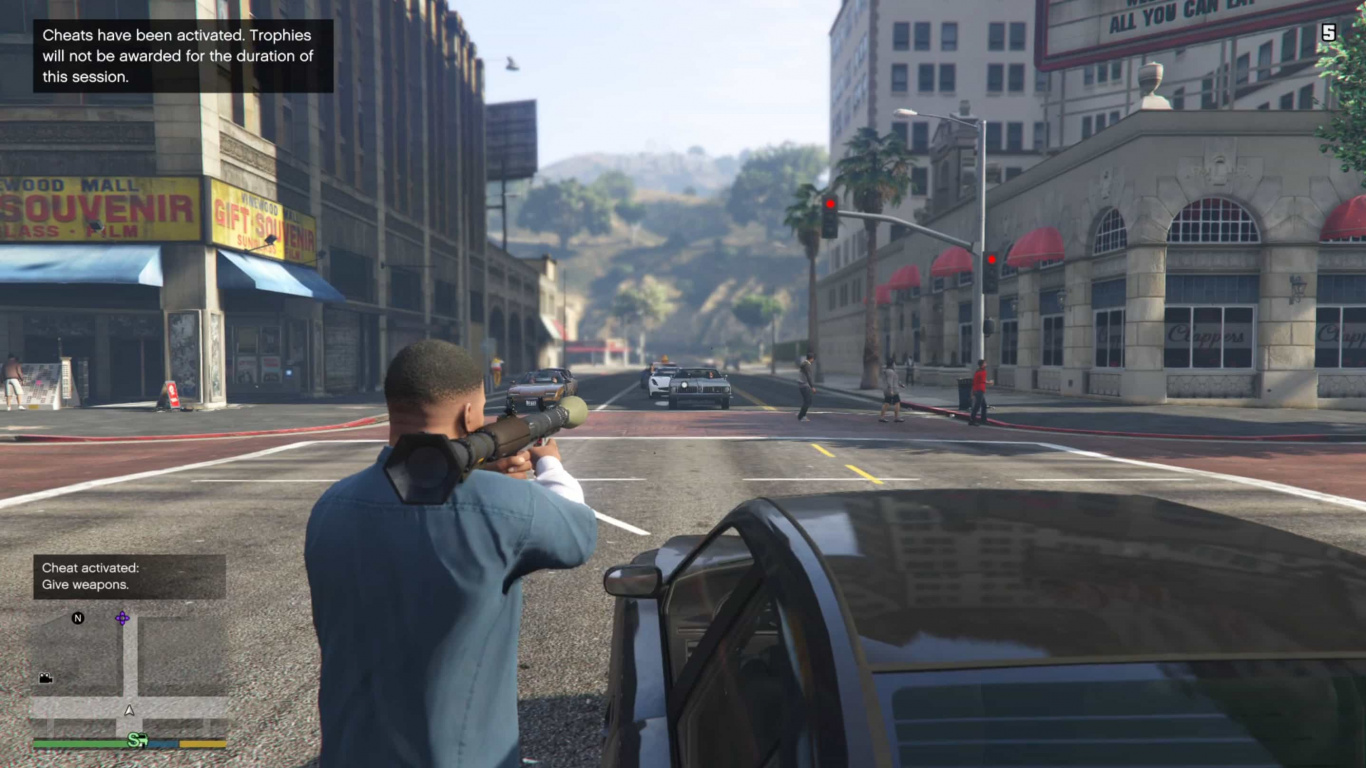The height and width of the screenshot is (768, 1366).
Task: Select the movie camera icon on the minimap
Action: click(x=46, y=678)
